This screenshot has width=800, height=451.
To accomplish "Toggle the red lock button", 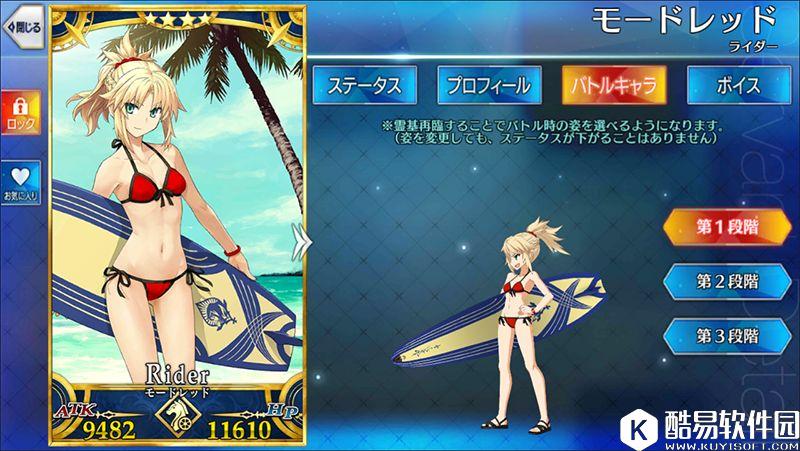I will [21, 112].
